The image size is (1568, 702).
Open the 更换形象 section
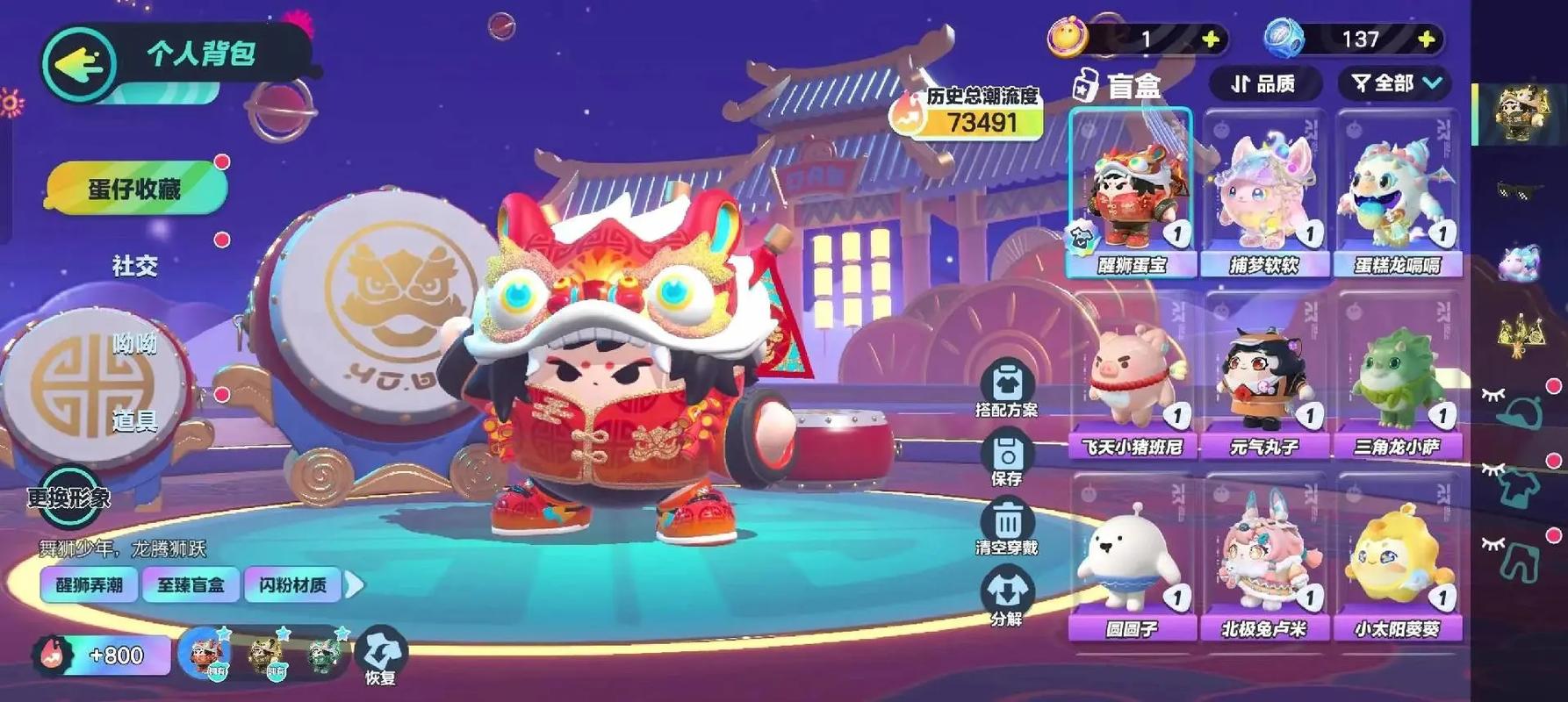click(68, 498)
